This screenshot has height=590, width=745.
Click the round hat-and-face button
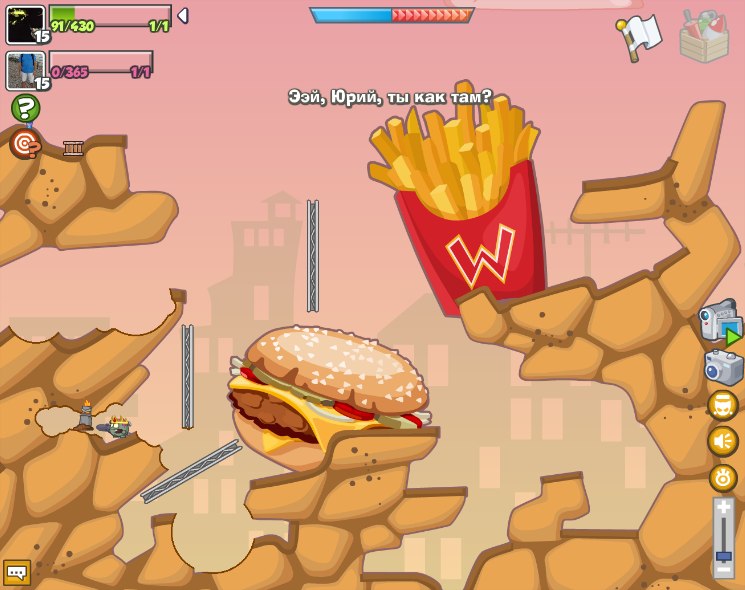coord(723,405)
